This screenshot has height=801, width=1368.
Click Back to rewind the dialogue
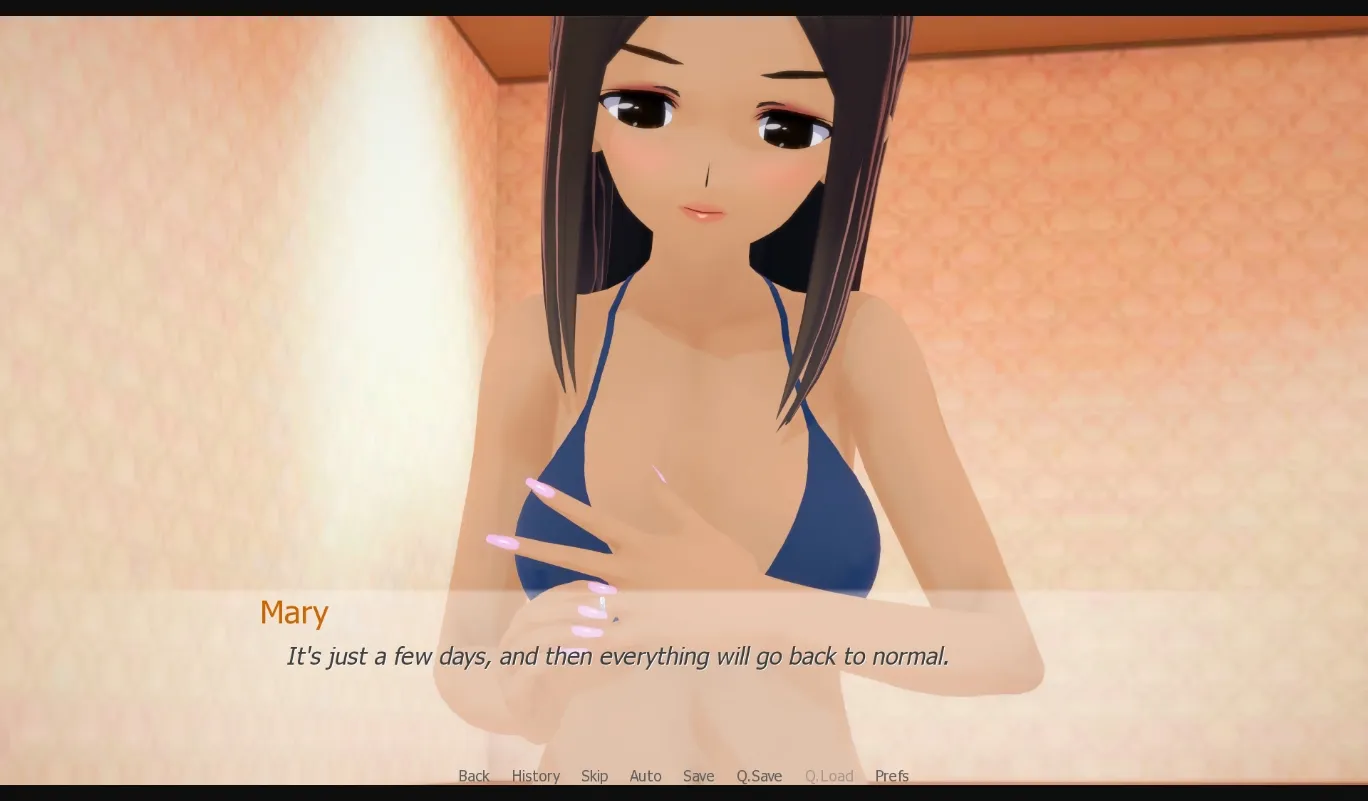474,776
